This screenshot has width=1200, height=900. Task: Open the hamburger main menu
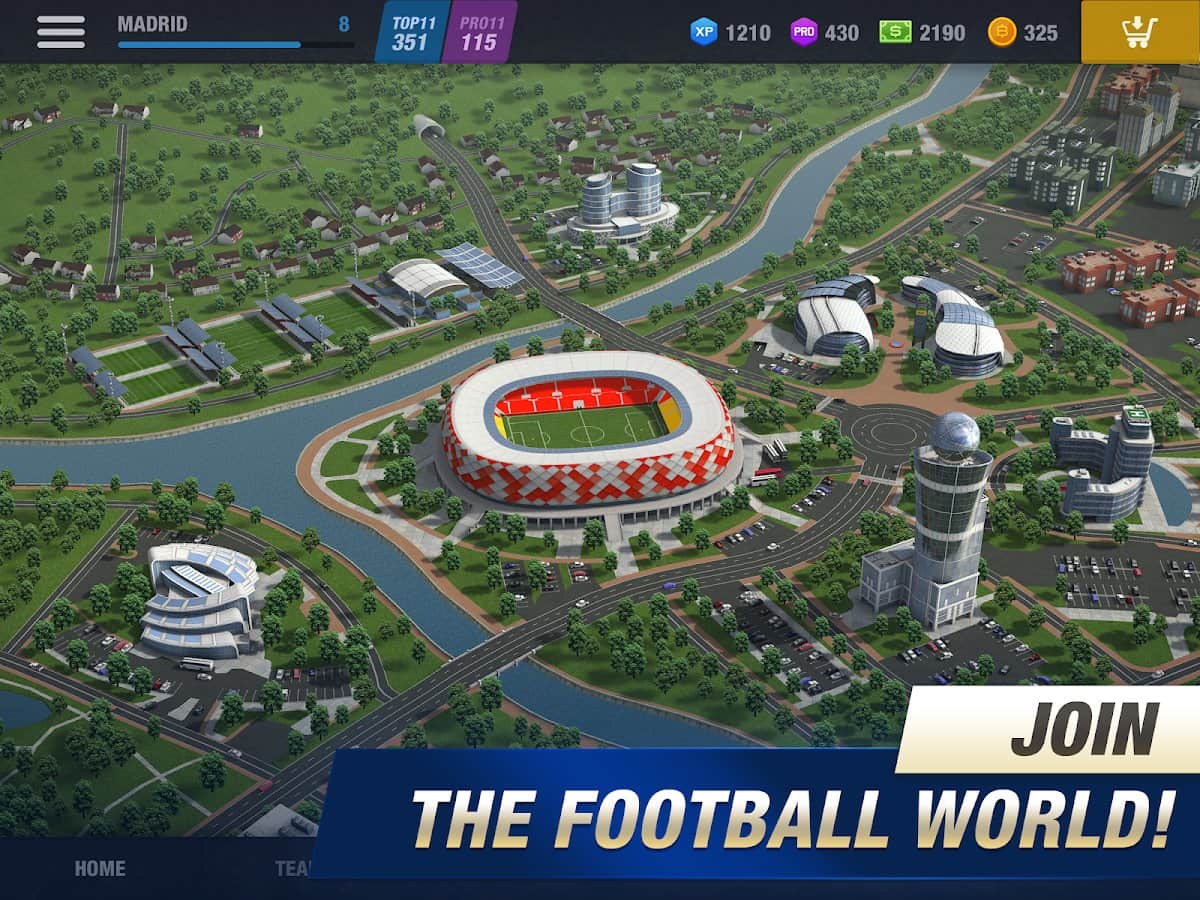61,31
